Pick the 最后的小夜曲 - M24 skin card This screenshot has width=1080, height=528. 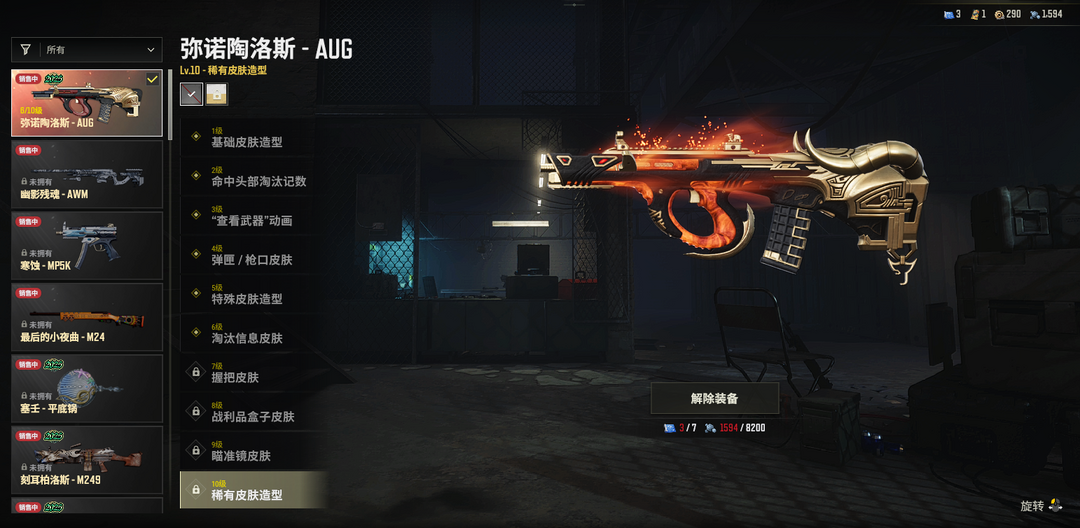(87, 317)
